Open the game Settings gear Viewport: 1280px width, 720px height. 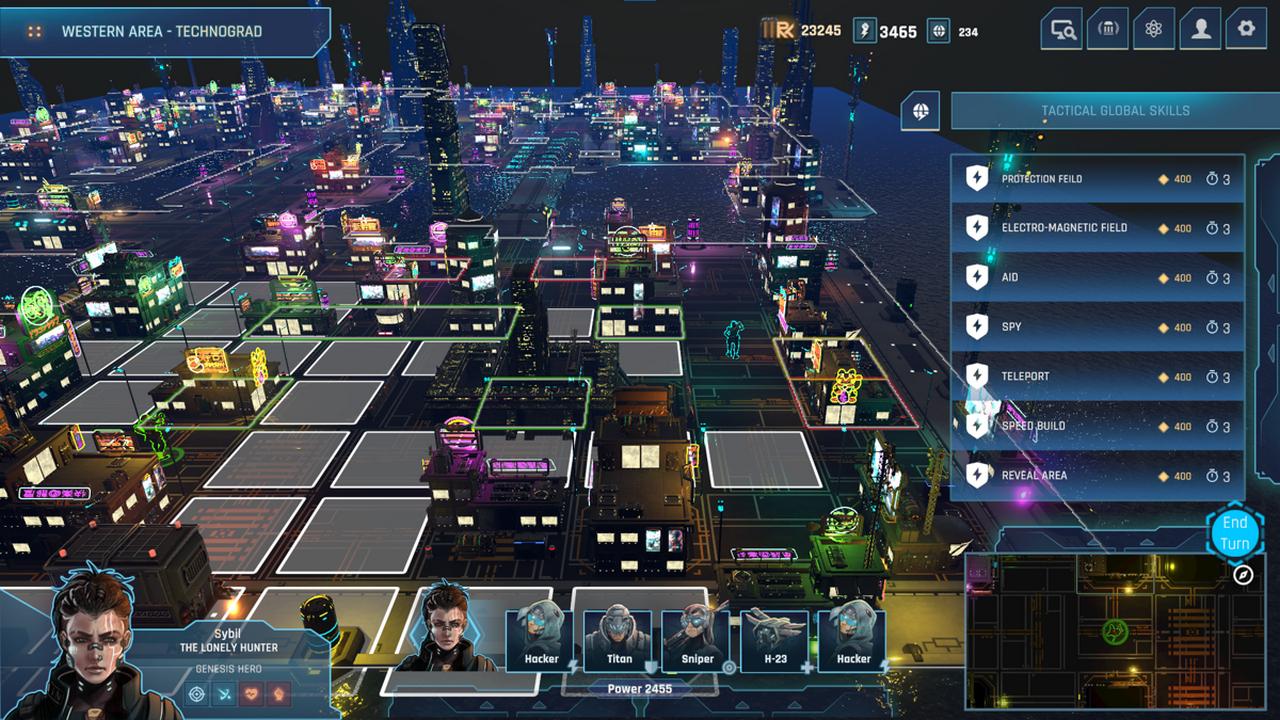click(x=1245, y=29)
